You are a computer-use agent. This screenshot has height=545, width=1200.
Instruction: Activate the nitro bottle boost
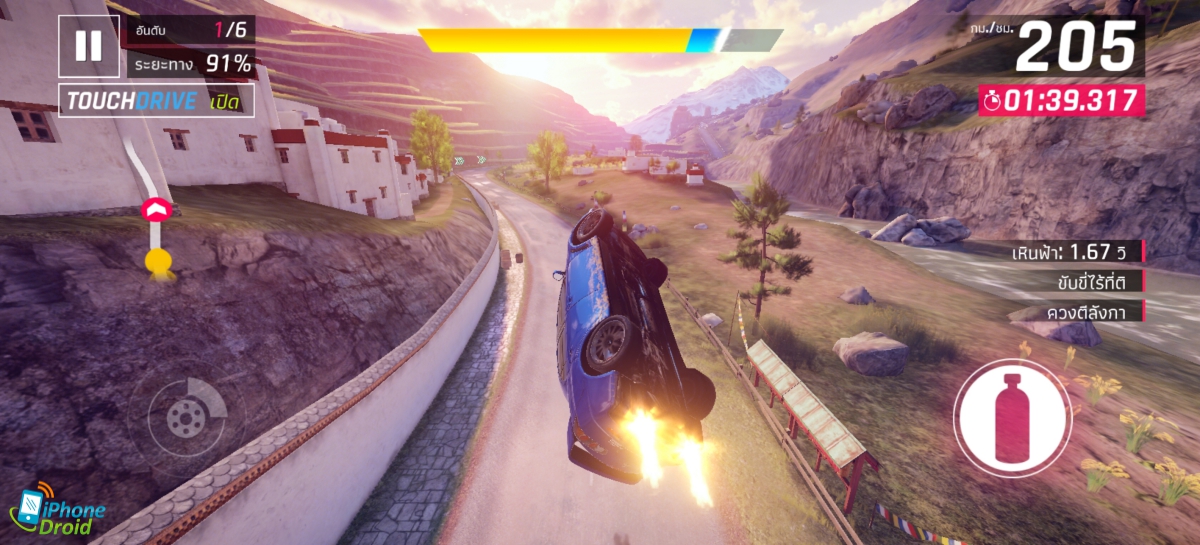1011,418
